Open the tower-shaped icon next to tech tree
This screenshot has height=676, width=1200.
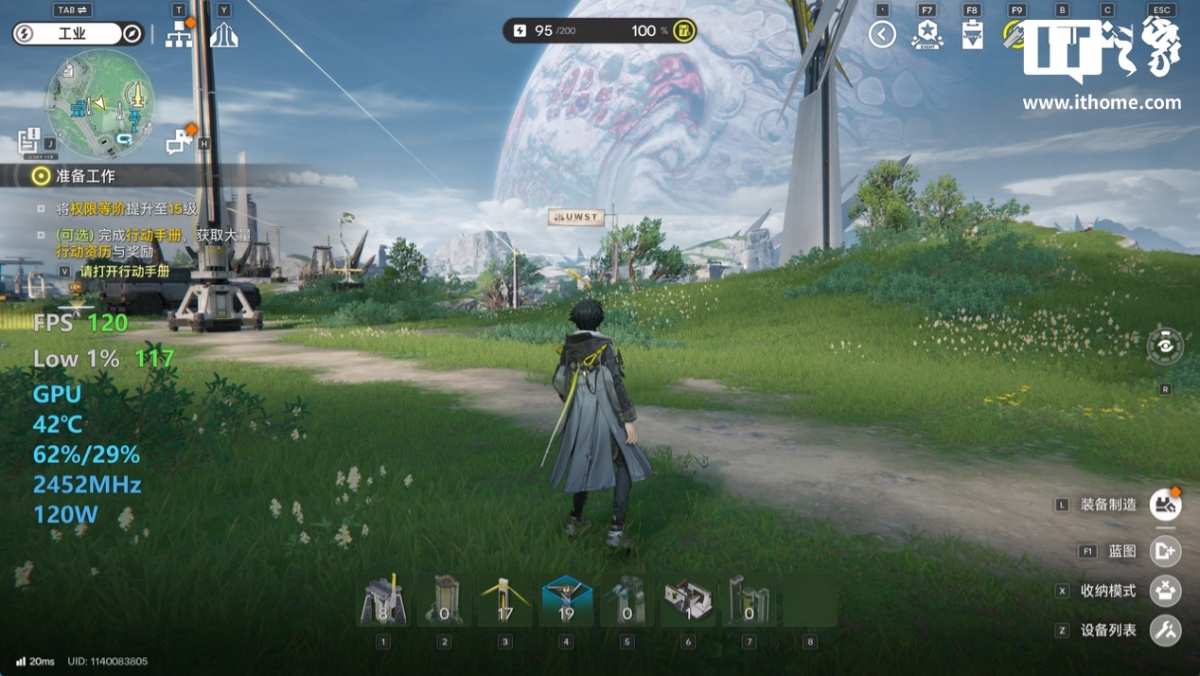click(223, 35)
